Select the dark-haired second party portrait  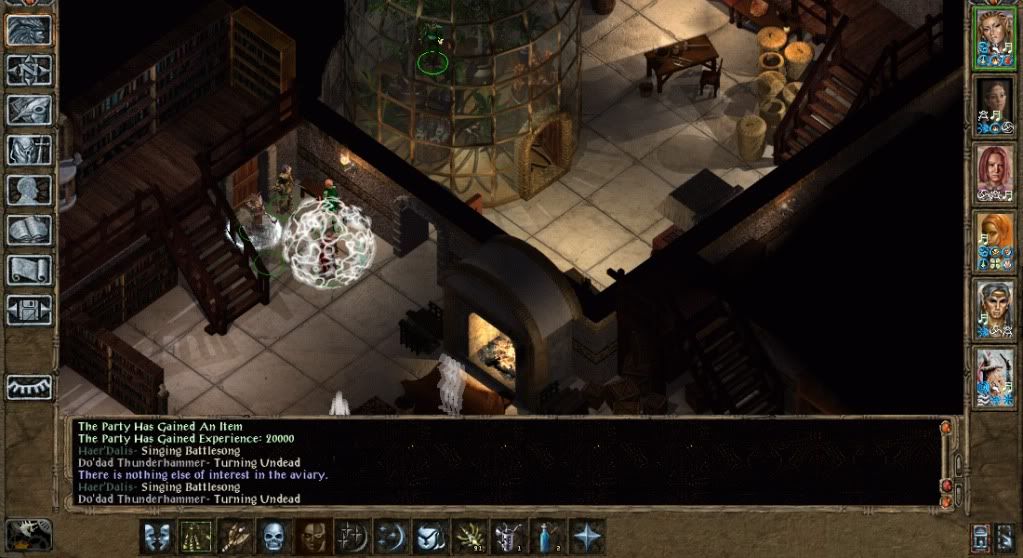pyautogui.click(x=995, y=106)
